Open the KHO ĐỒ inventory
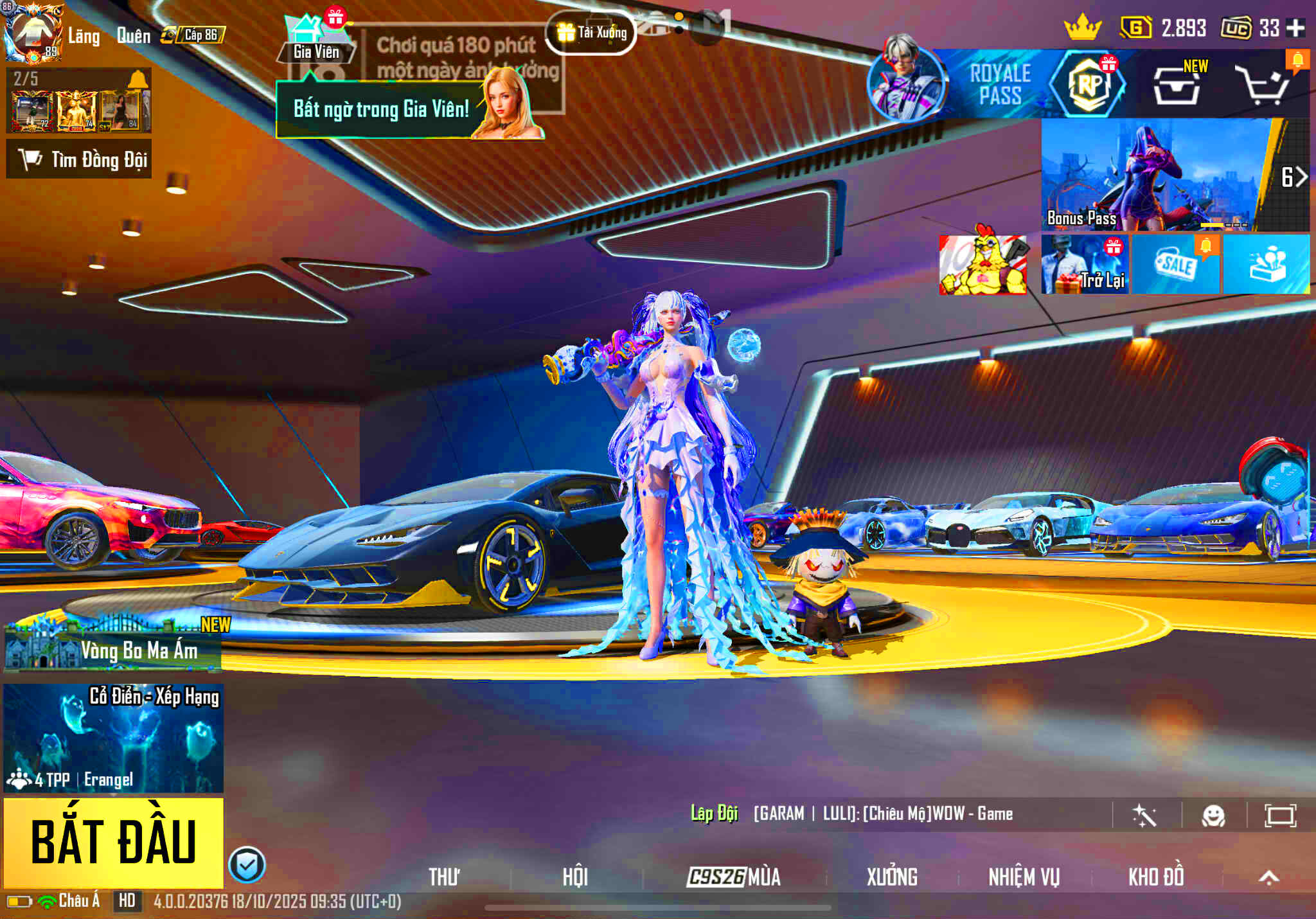 point(1156,877)
